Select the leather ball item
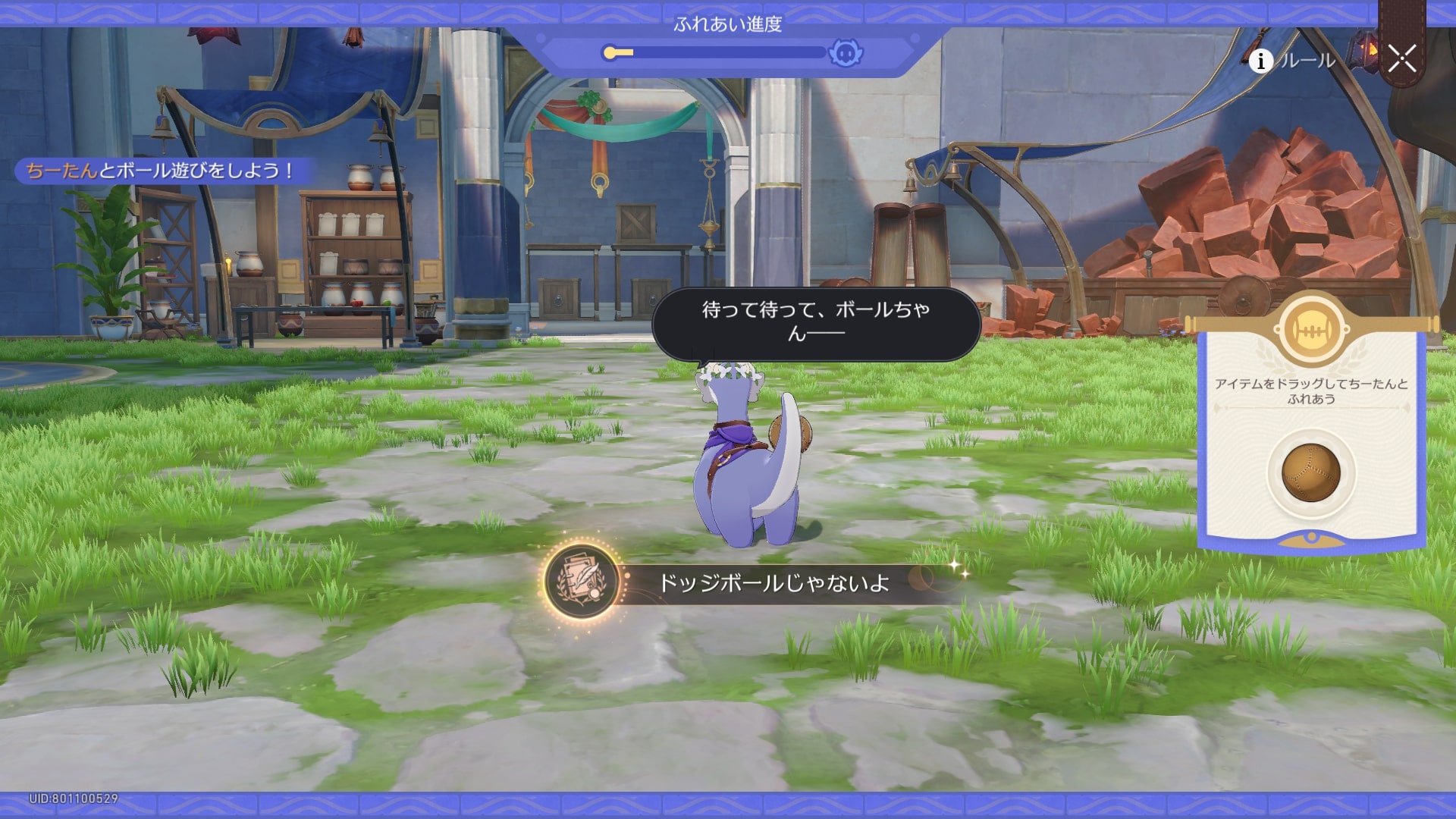Screen dimensions: 1456x819 pyautogui.click(x=1310, y=472)
